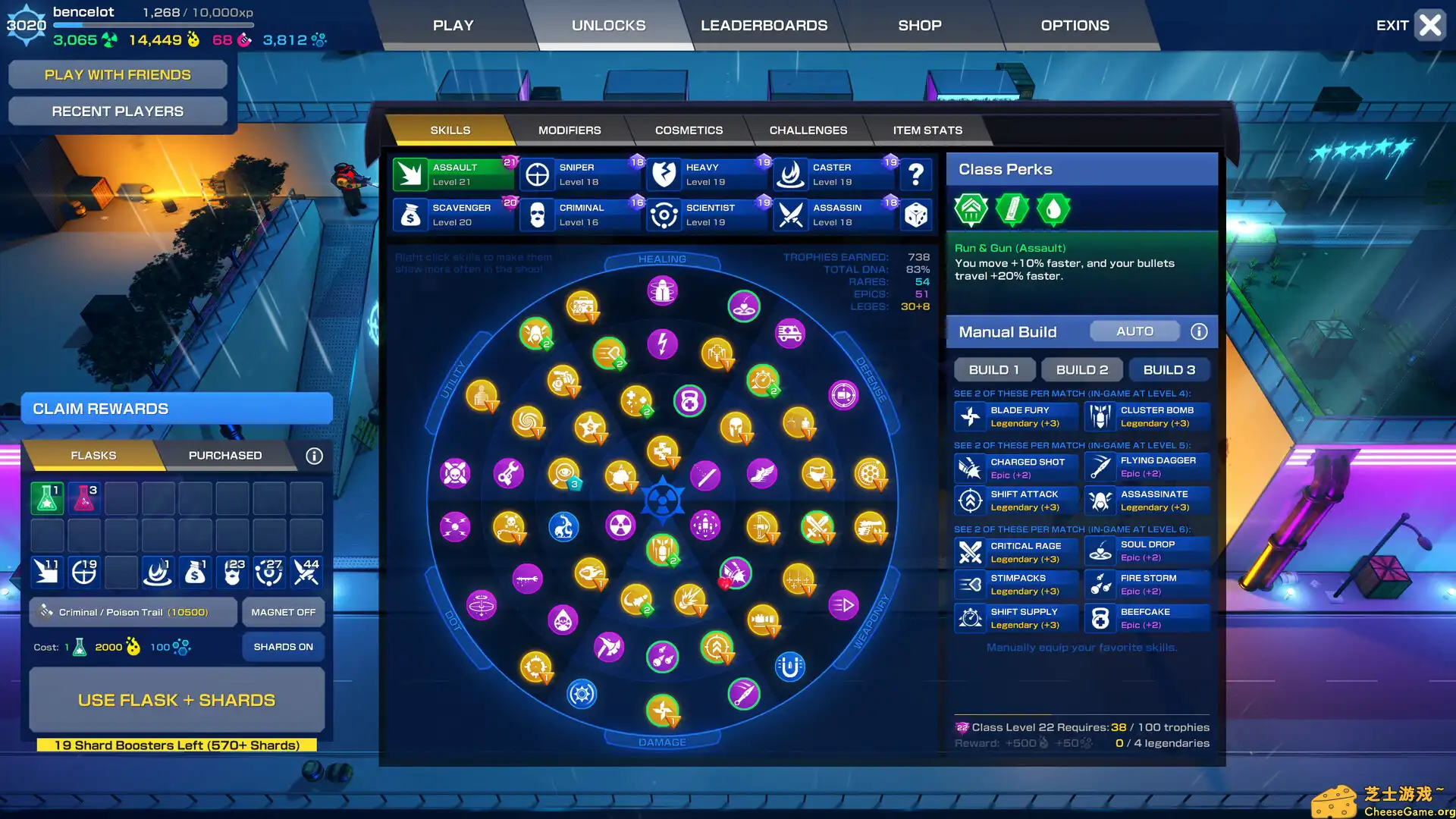This screenshot has width=1456, height=819.
Task: Select the Heavy class icon
Action: (x=664, y=174)
